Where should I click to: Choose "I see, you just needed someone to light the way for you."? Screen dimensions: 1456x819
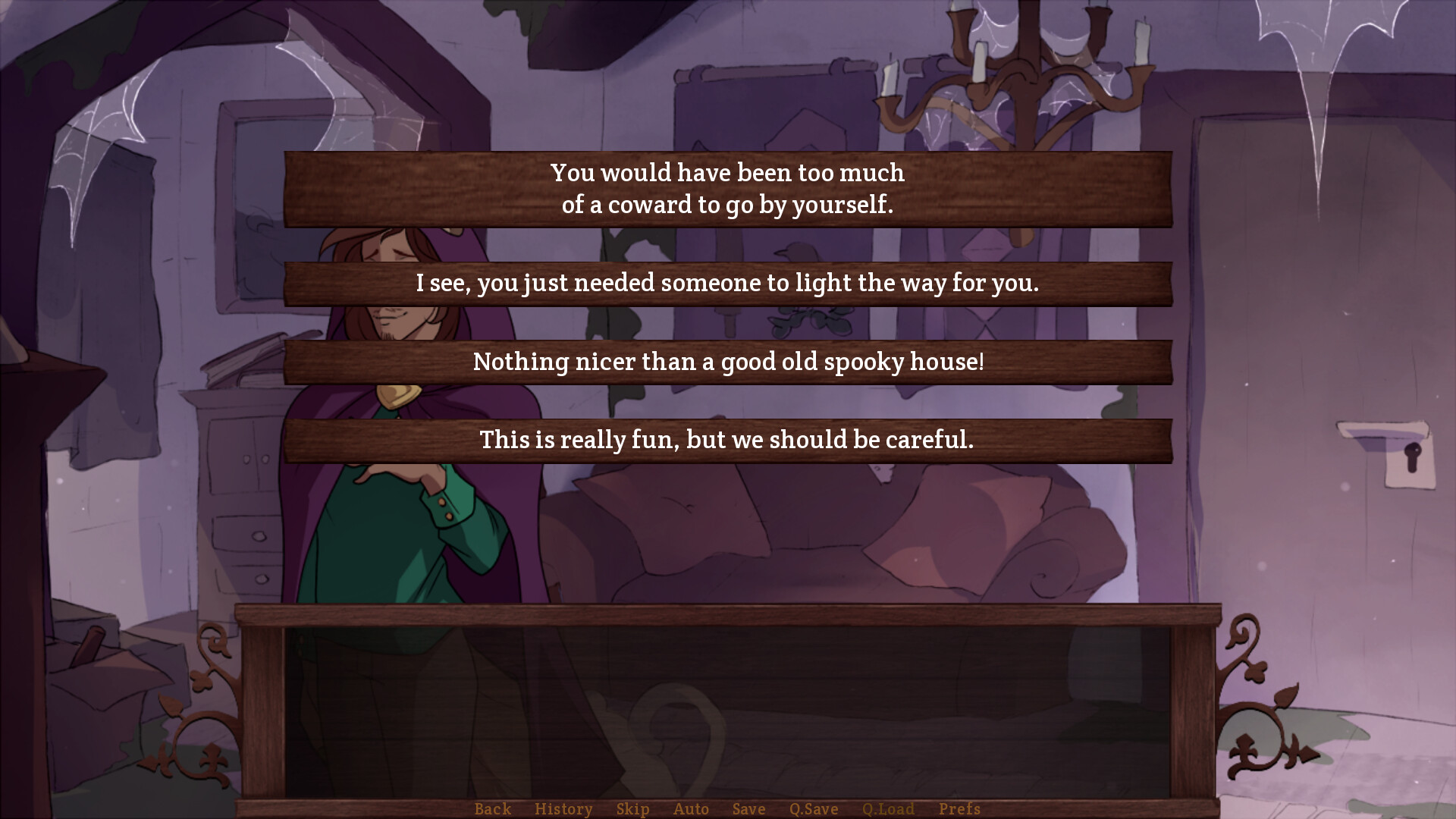[726, 284]
